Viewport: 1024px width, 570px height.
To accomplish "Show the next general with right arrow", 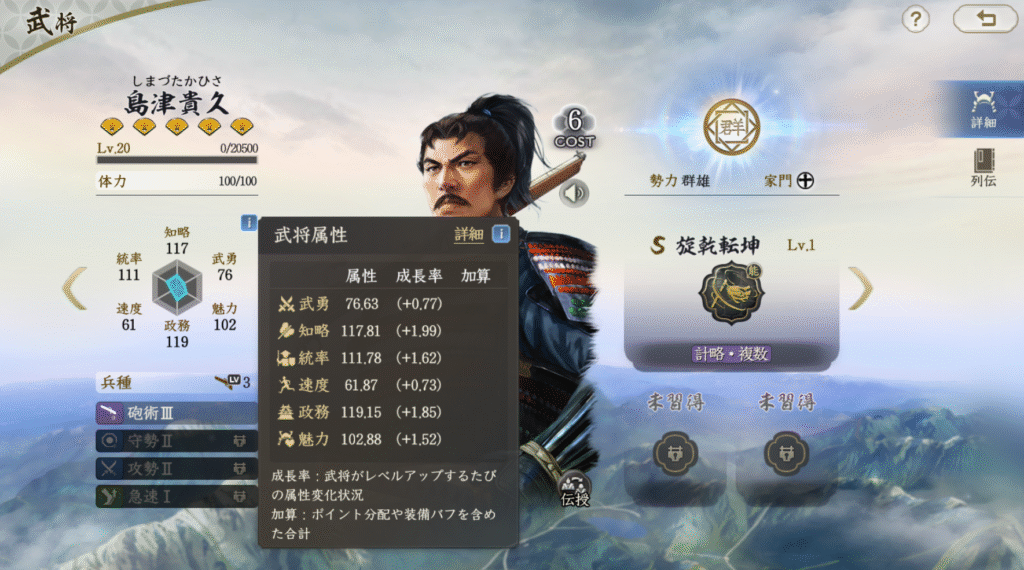I will [x=860, y=288].
